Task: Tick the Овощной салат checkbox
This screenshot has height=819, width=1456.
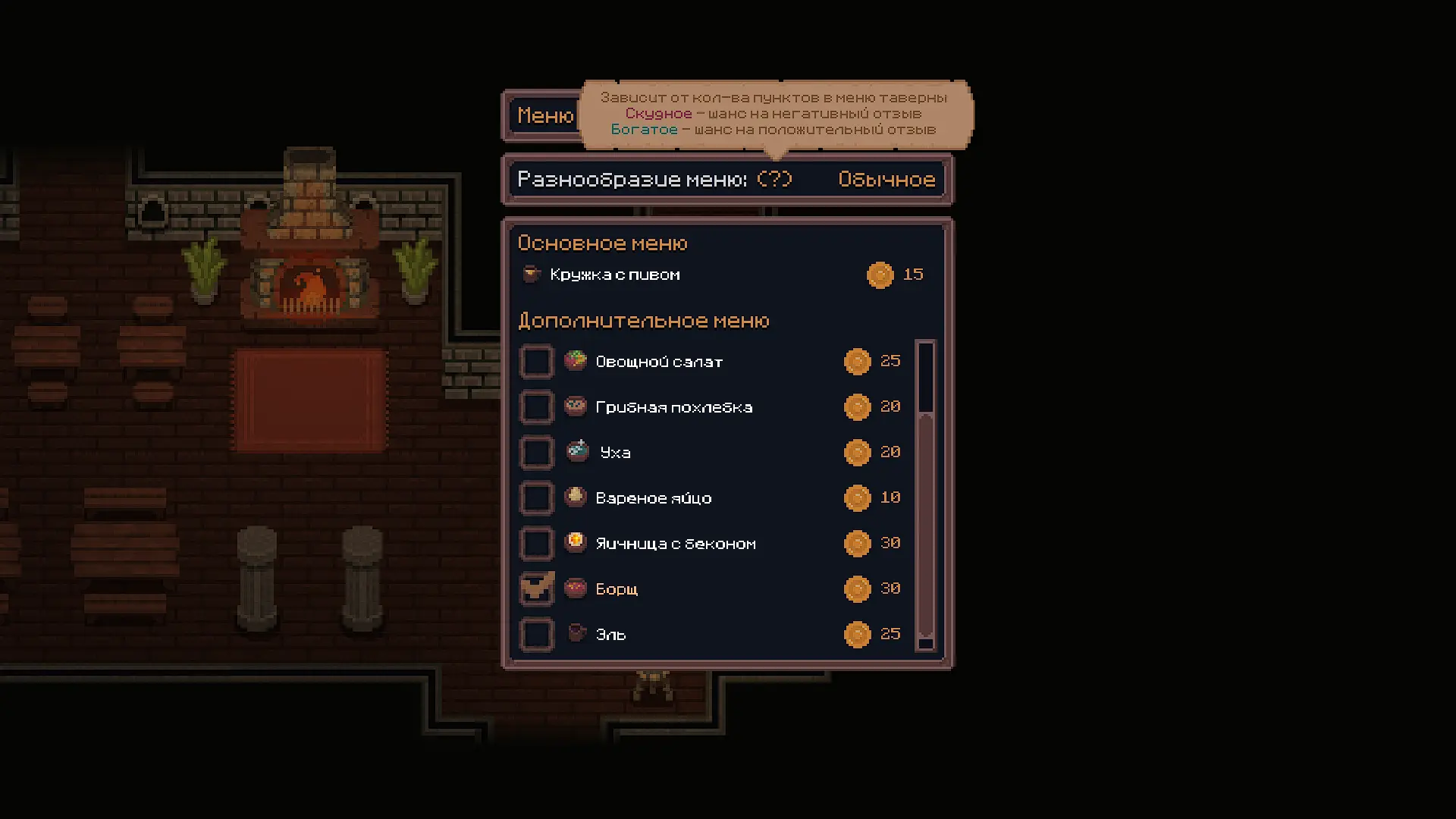Action: tap(536, 362)
